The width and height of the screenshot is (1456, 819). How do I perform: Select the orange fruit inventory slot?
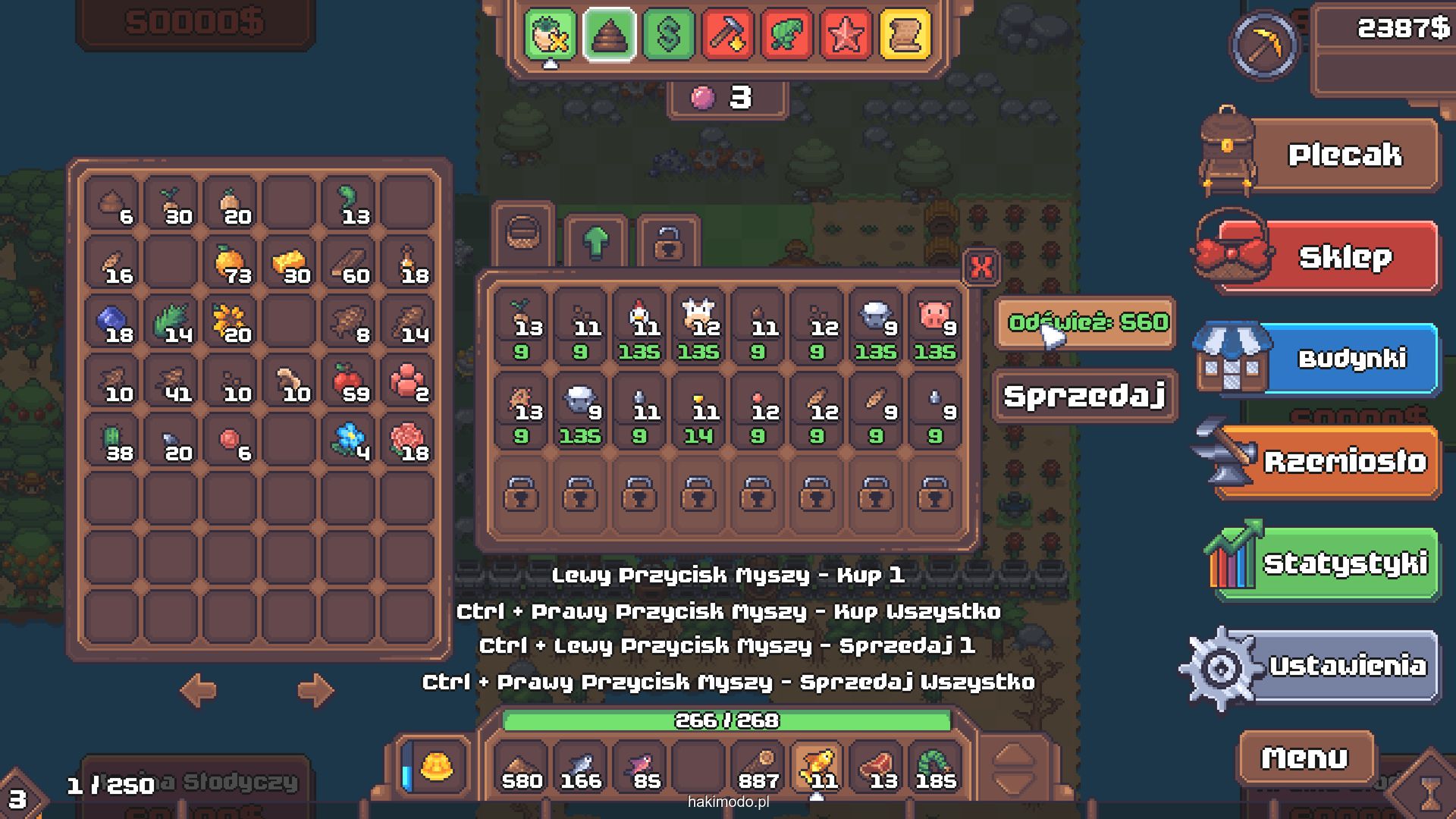click(230, 263)
